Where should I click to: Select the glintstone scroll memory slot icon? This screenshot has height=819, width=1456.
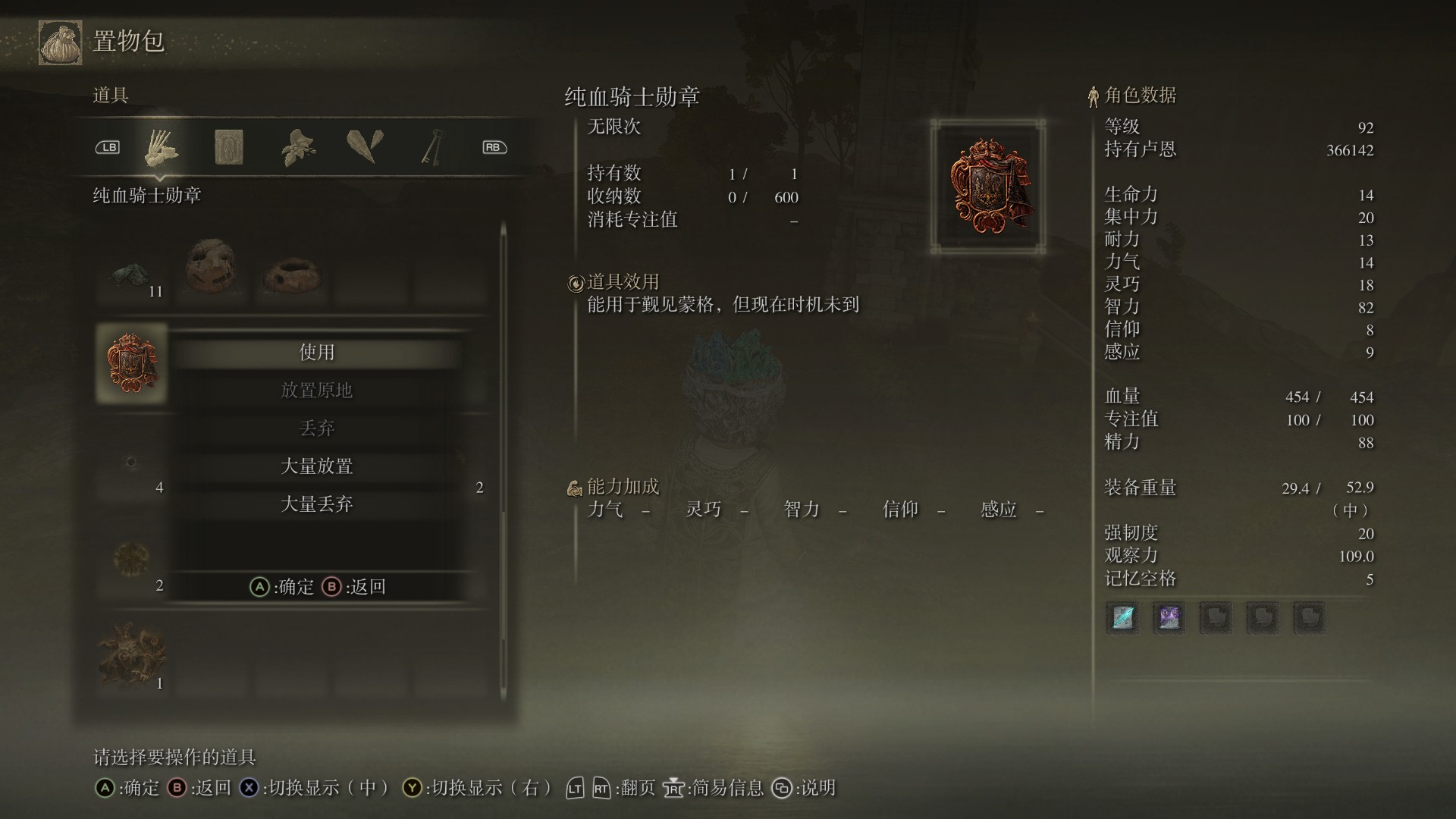click(1122, 617)
